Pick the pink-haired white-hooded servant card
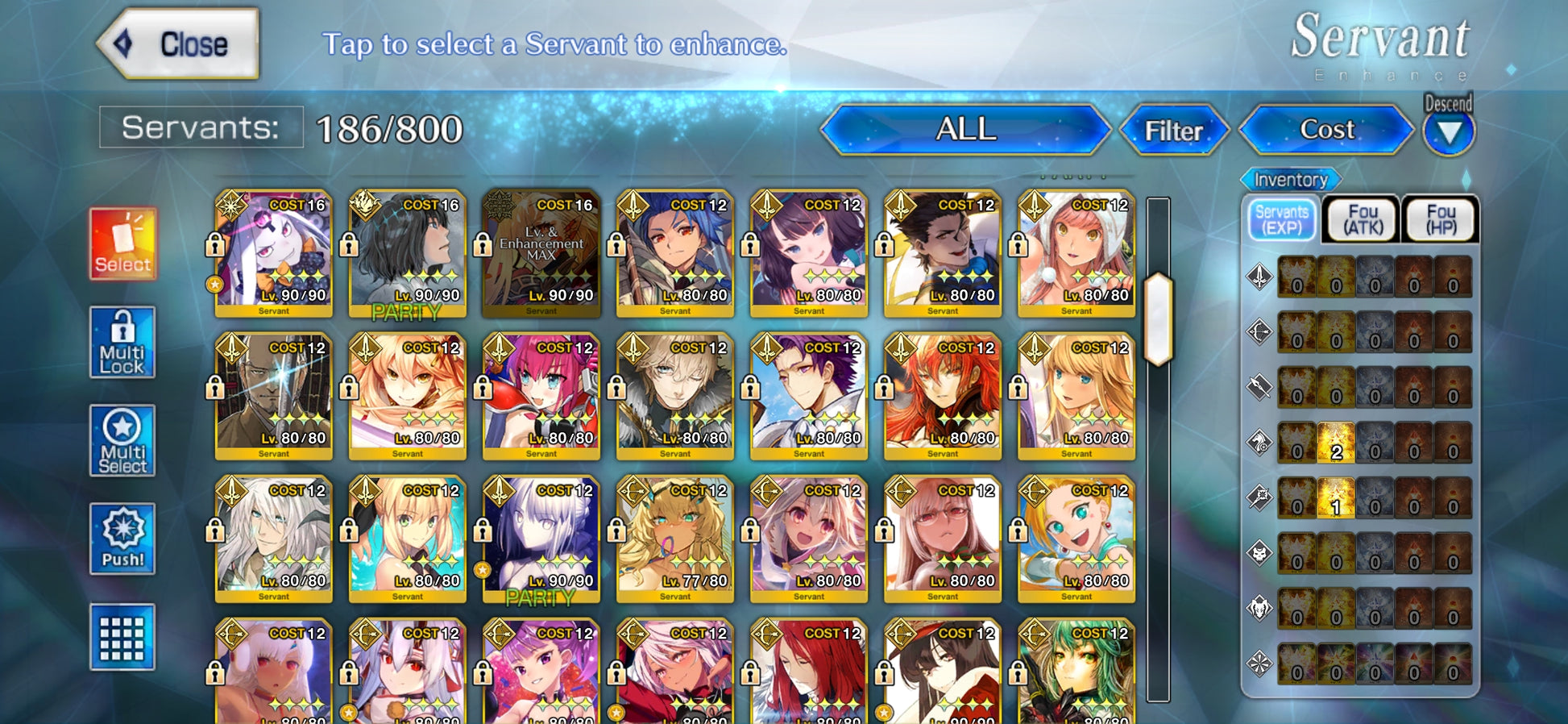The width and height of the screenshot is (1568, 724). click(x=1076, y=253)
